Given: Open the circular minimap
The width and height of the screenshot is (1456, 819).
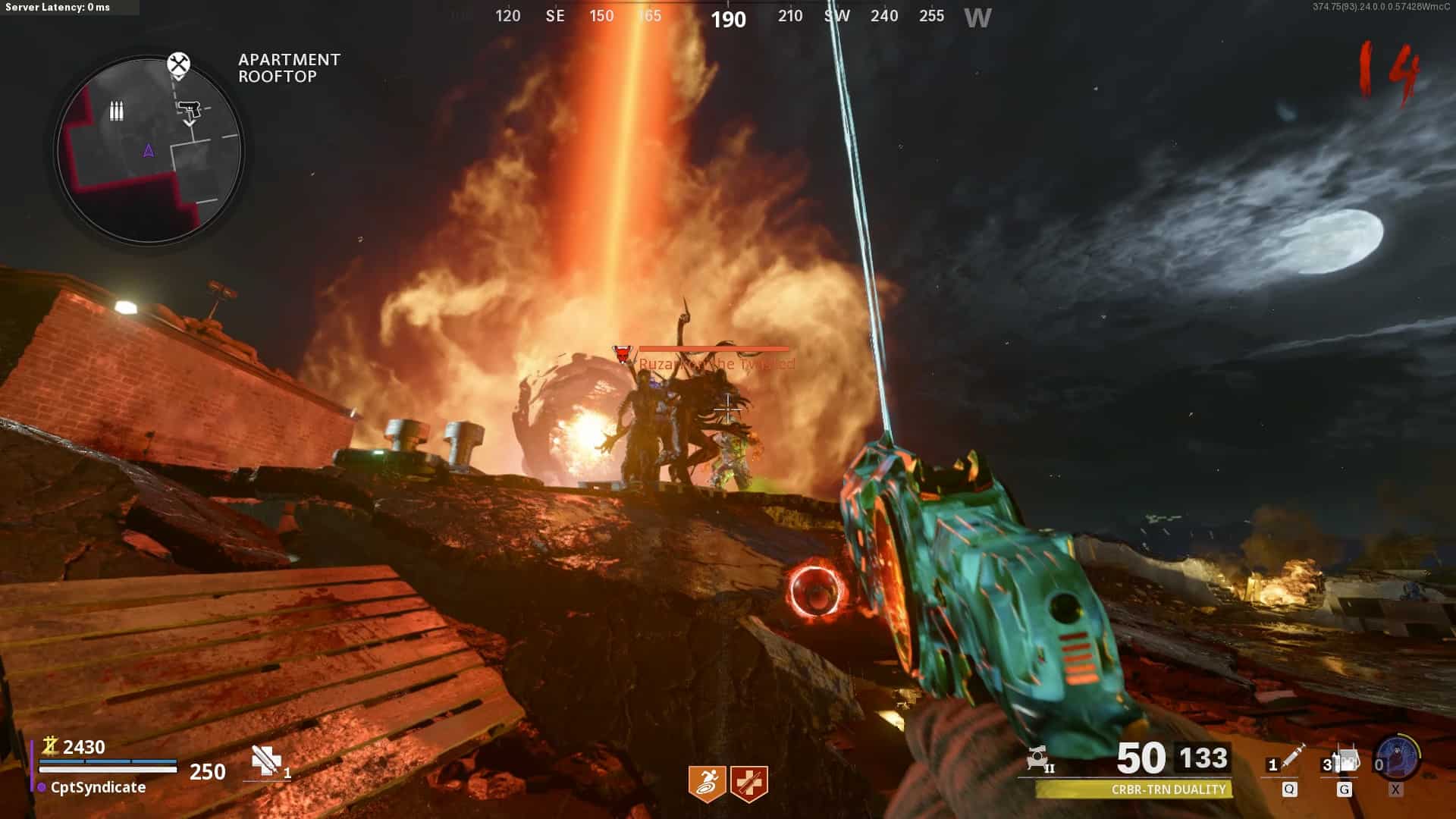Looking at the screenshot, I should pyautogui.click(x=149, y=150).
